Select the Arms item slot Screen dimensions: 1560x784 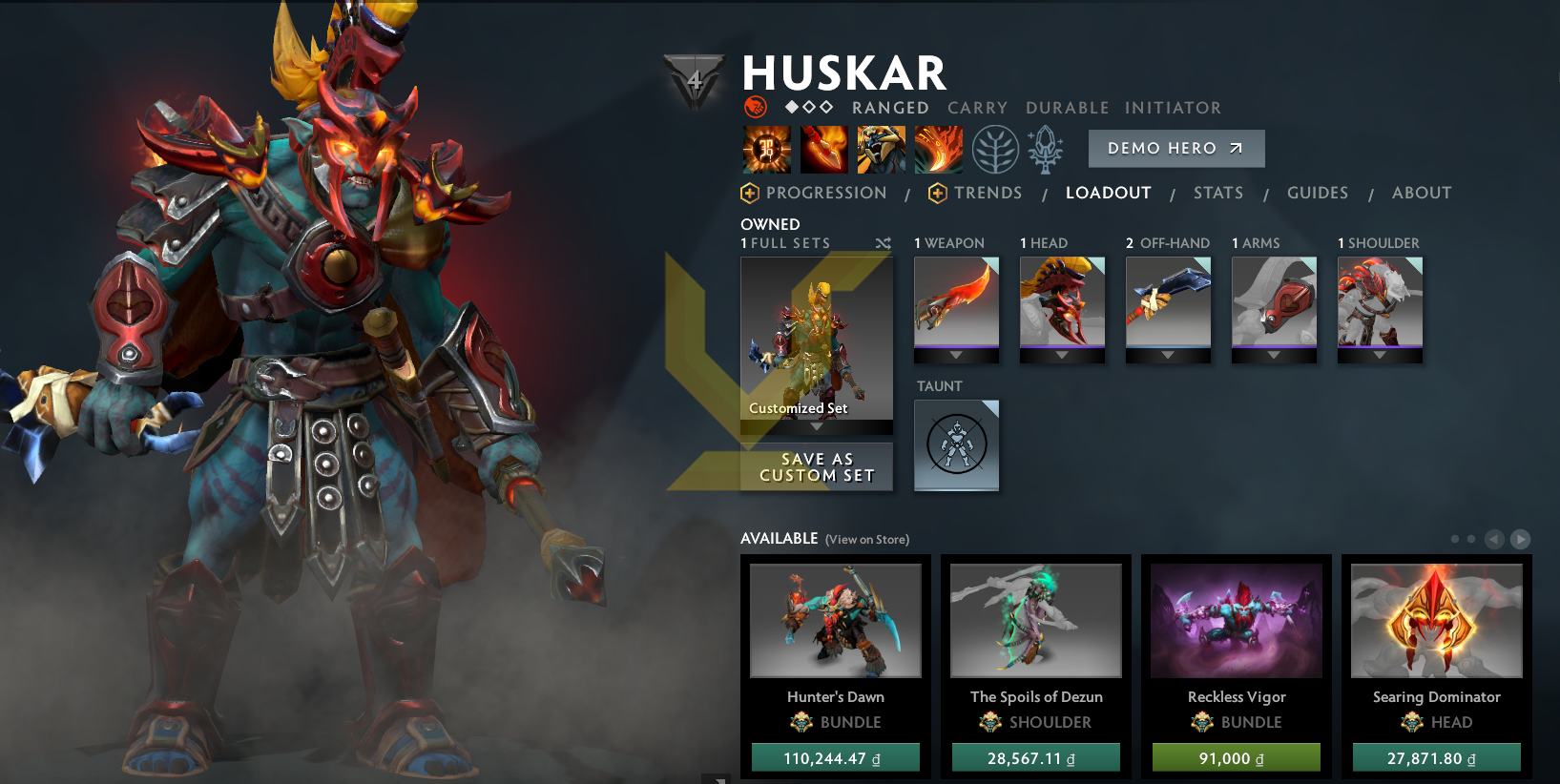1274,302
